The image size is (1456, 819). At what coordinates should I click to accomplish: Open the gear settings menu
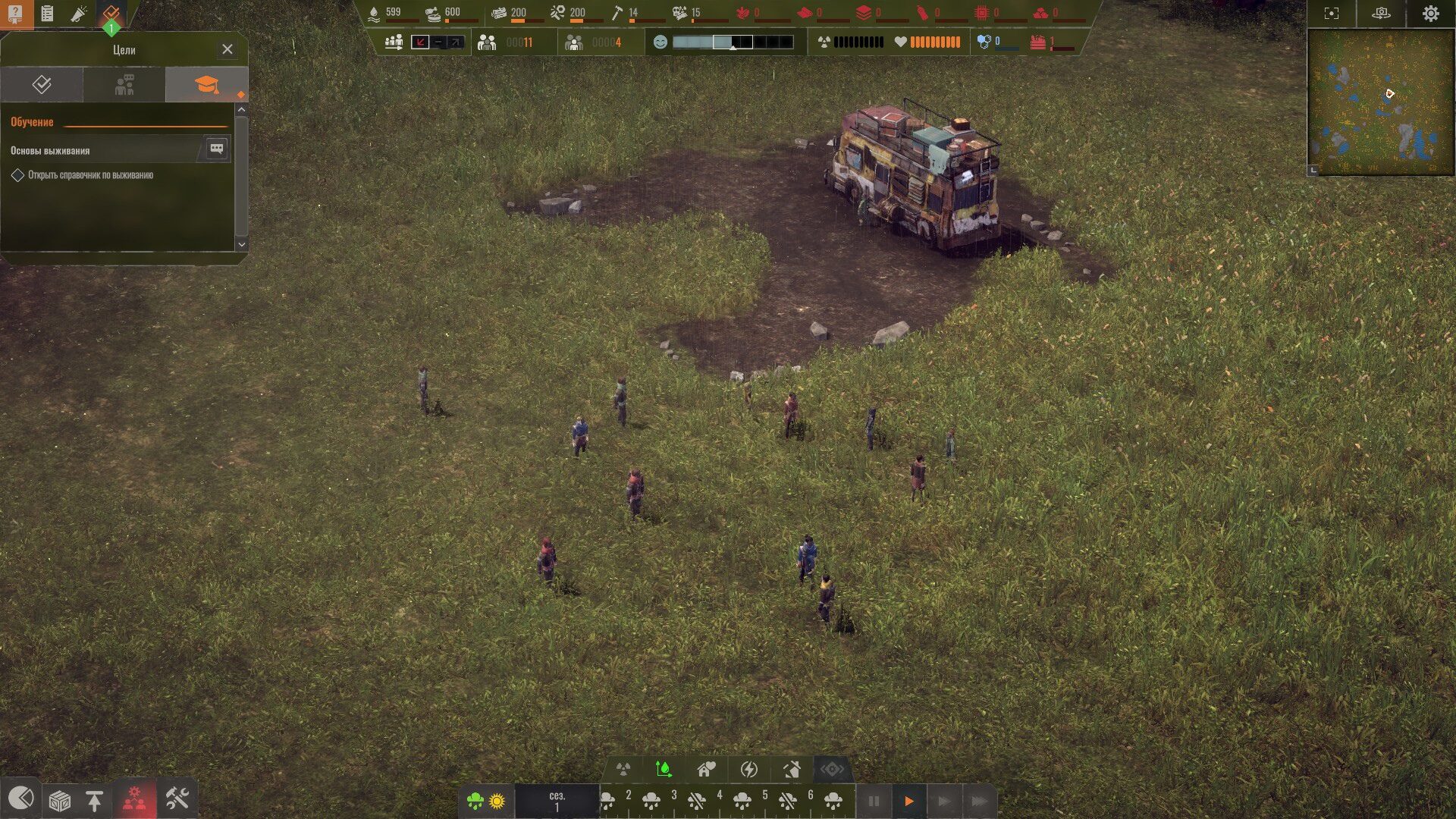pyautogui.click(x=1430, y=14)
